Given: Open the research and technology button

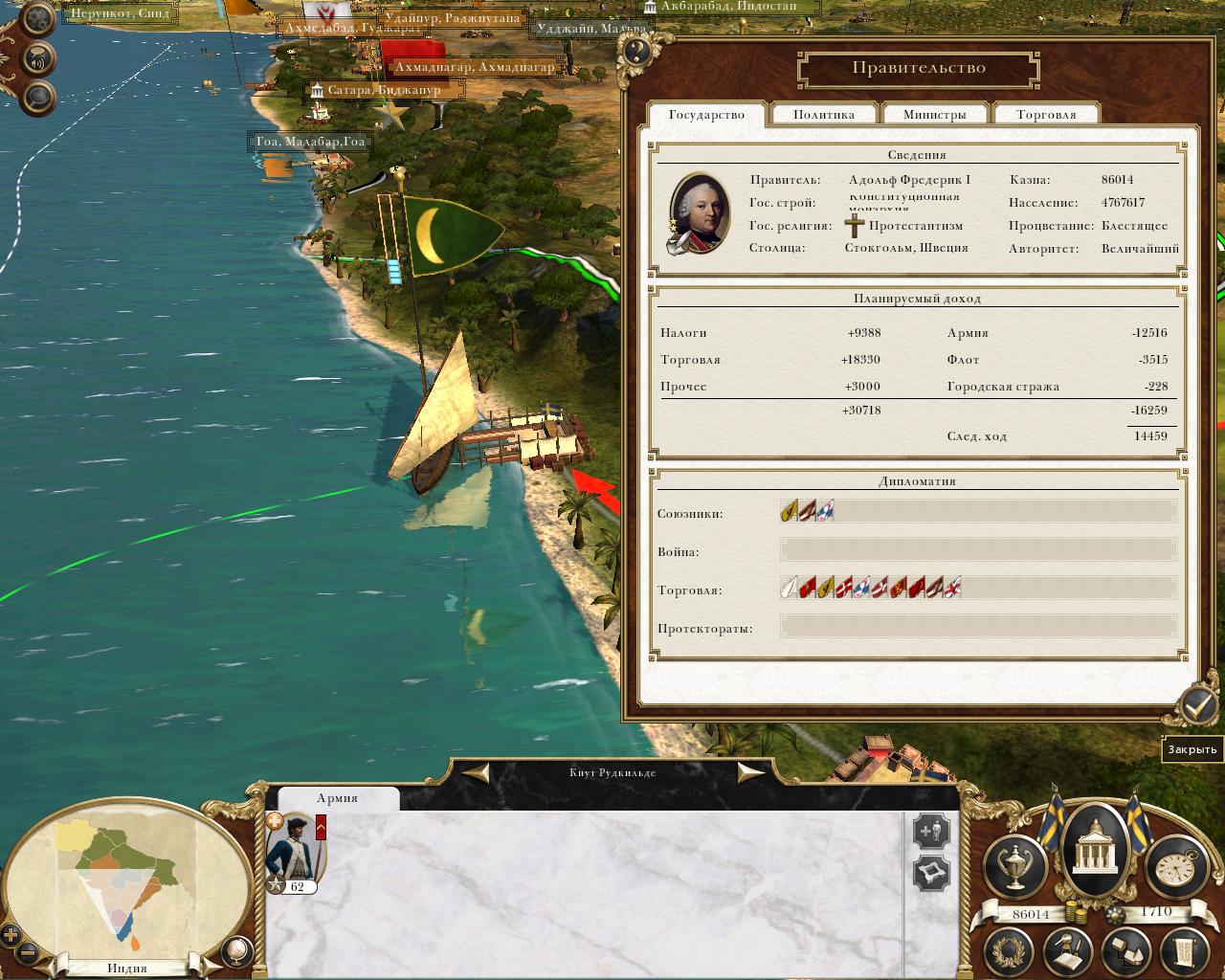Looking at the screenshot, I should (1070, 949).
